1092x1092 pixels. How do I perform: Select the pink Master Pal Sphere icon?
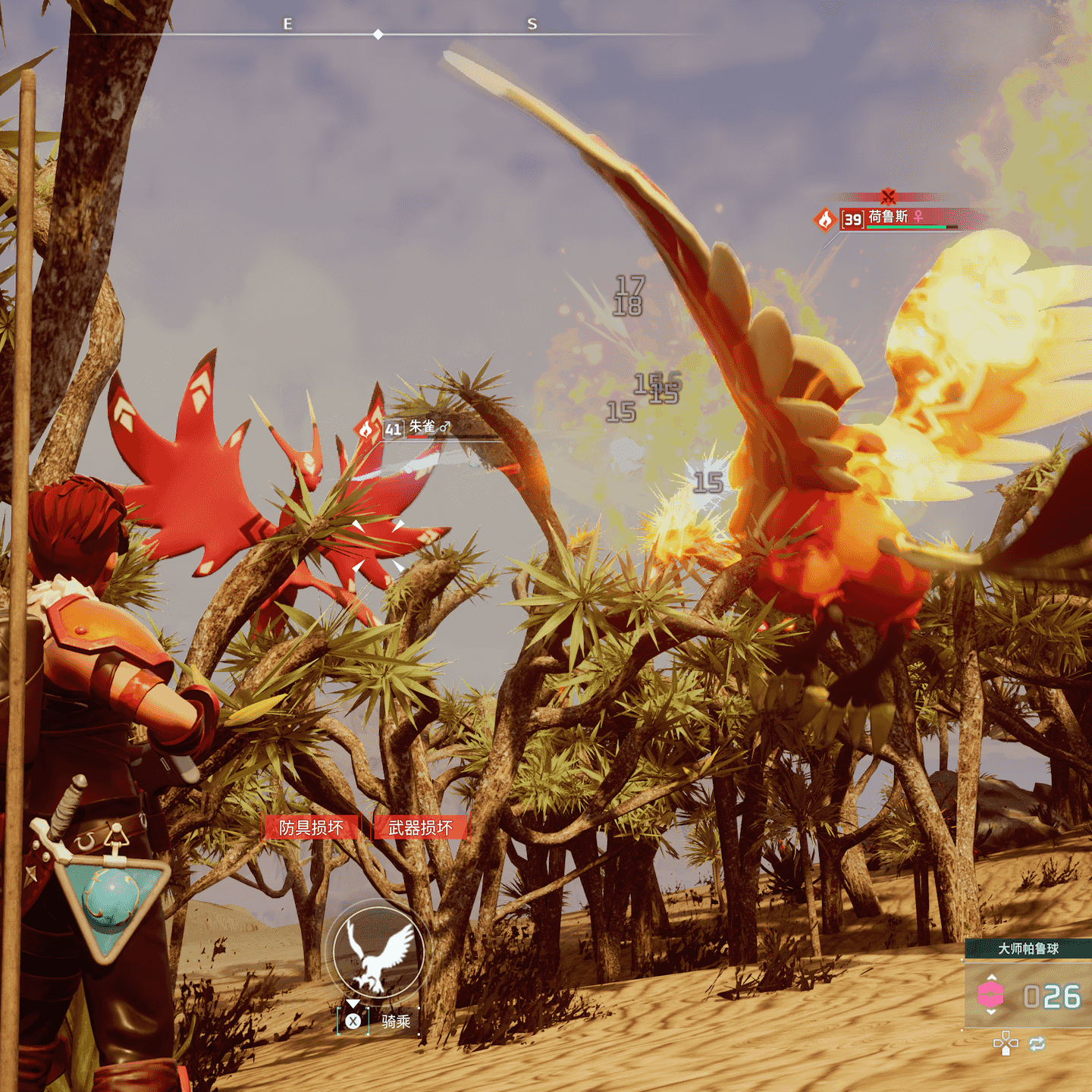tap(990, 995)
